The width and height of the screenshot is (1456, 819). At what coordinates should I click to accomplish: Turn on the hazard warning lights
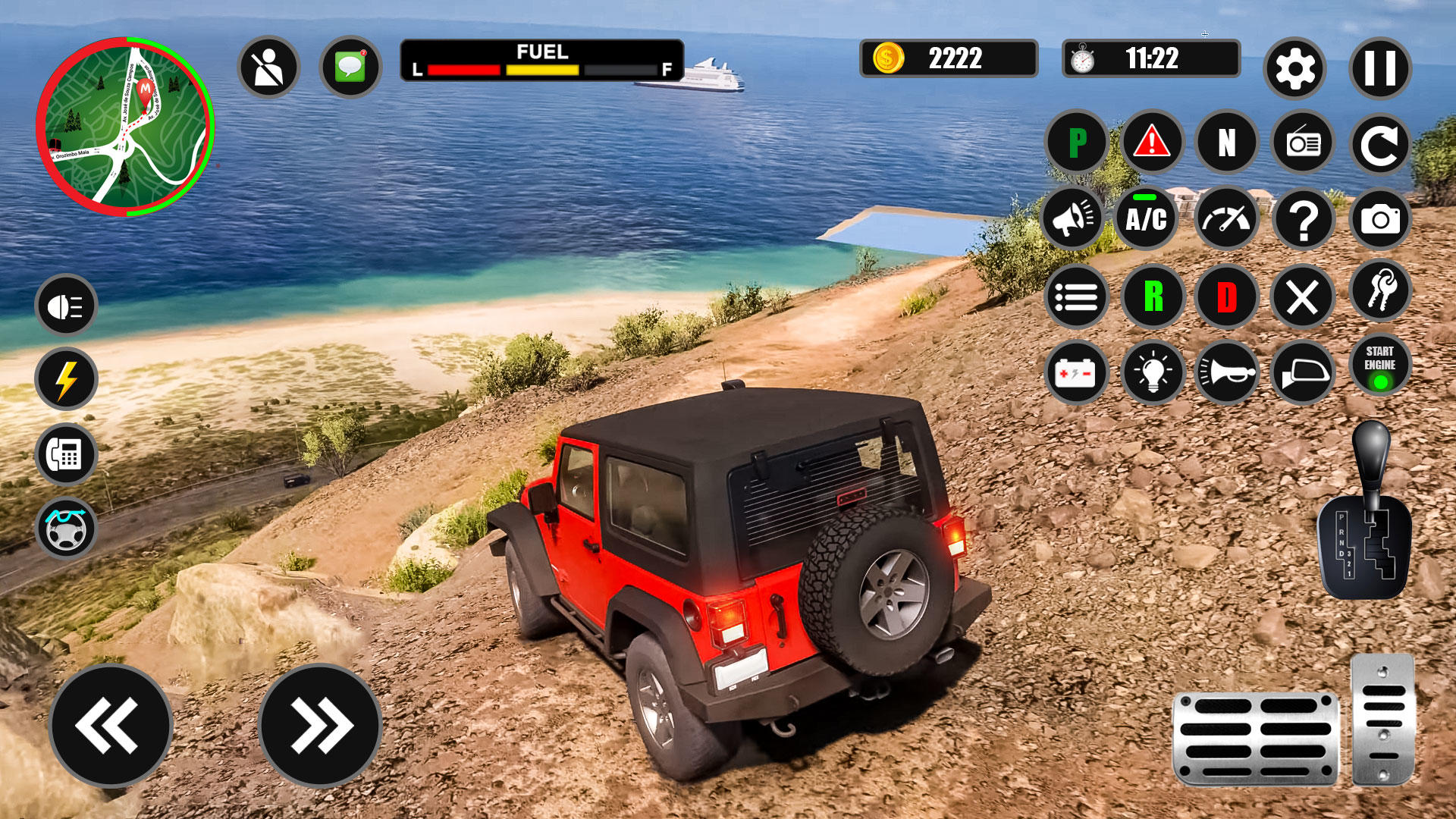[1152, 143]
